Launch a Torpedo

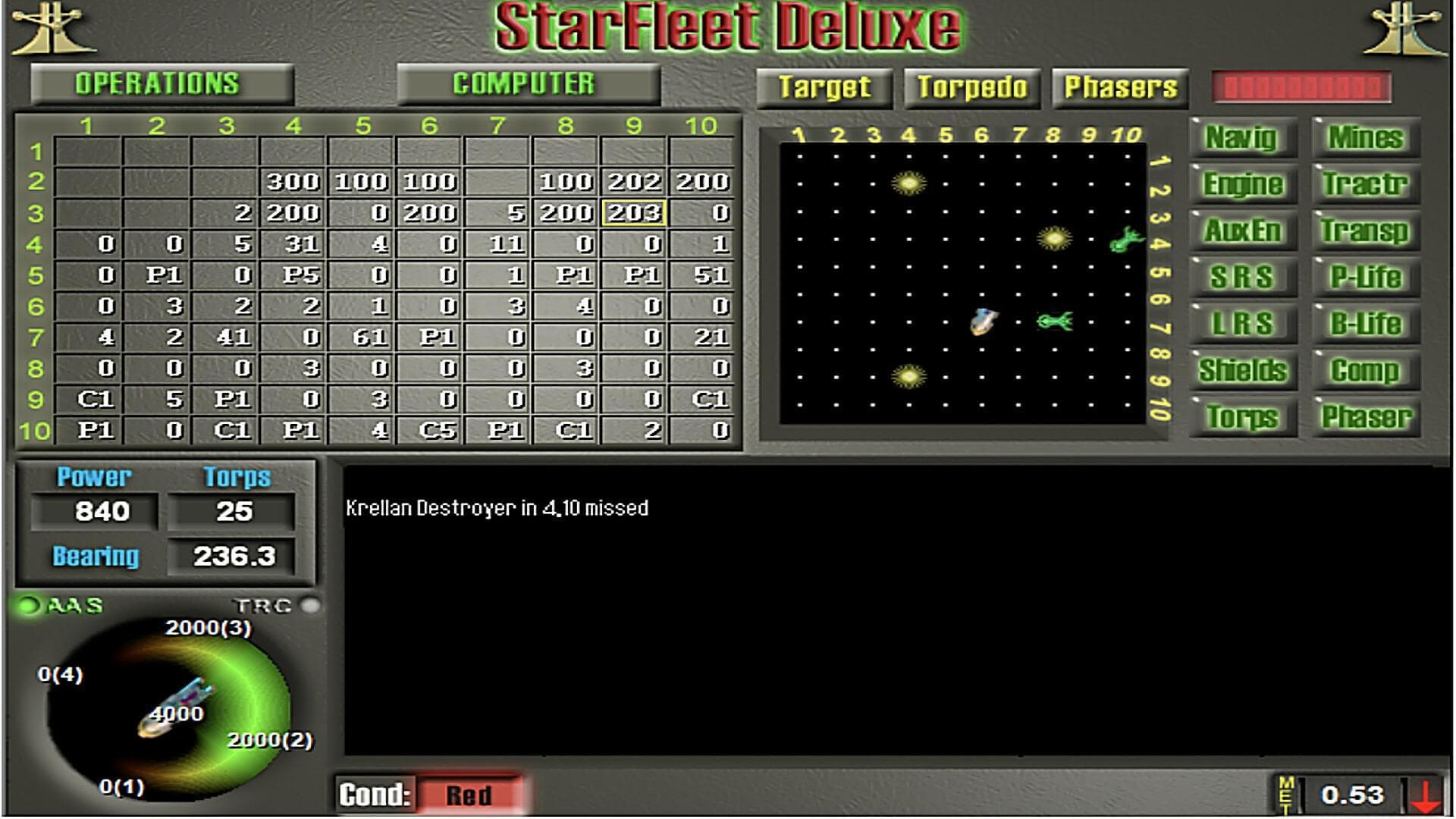pyautogui.click(x=973, y=87)
